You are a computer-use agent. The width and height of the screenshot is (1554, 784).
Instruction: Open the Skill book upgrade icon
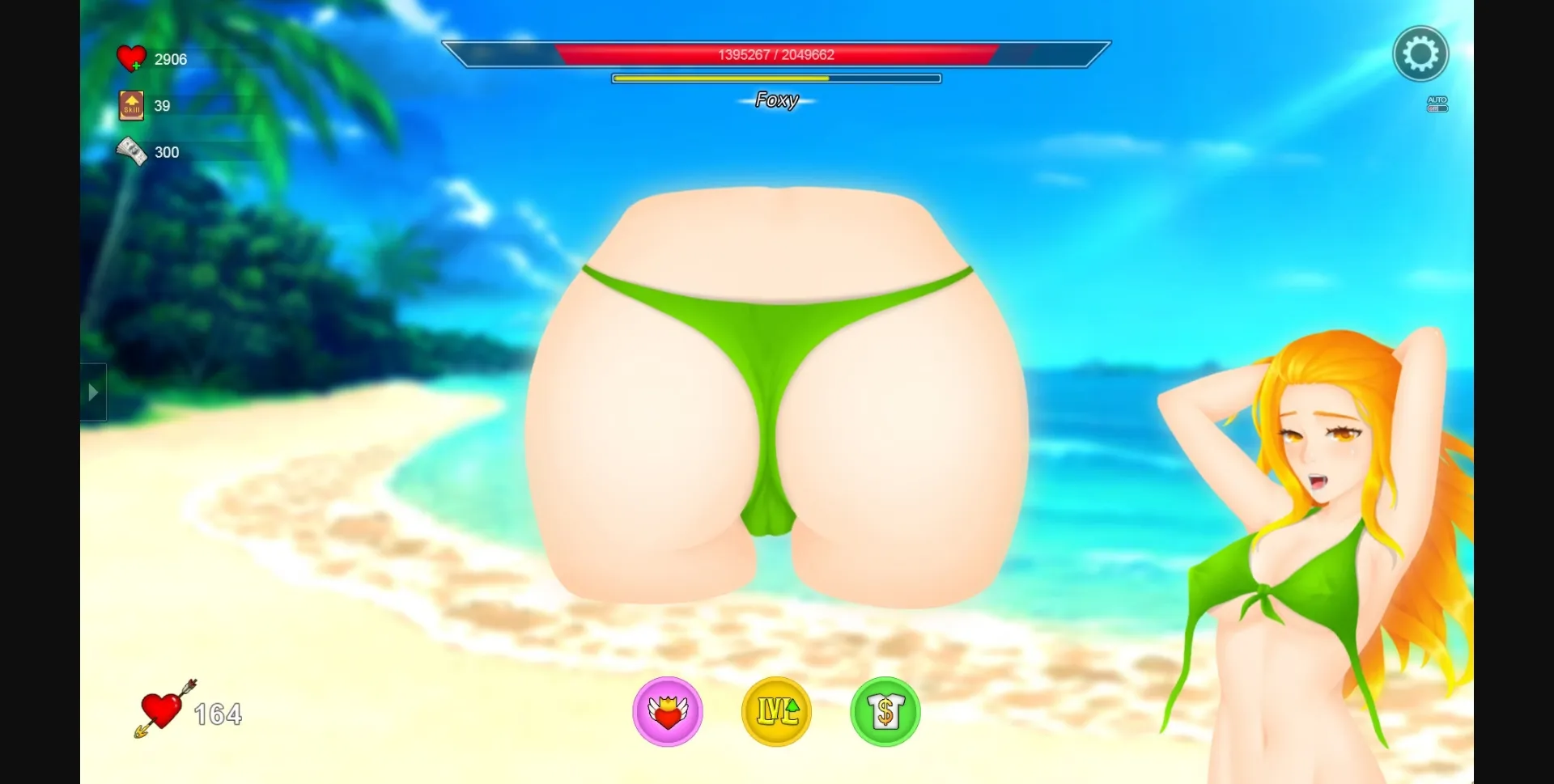point(129,105)
